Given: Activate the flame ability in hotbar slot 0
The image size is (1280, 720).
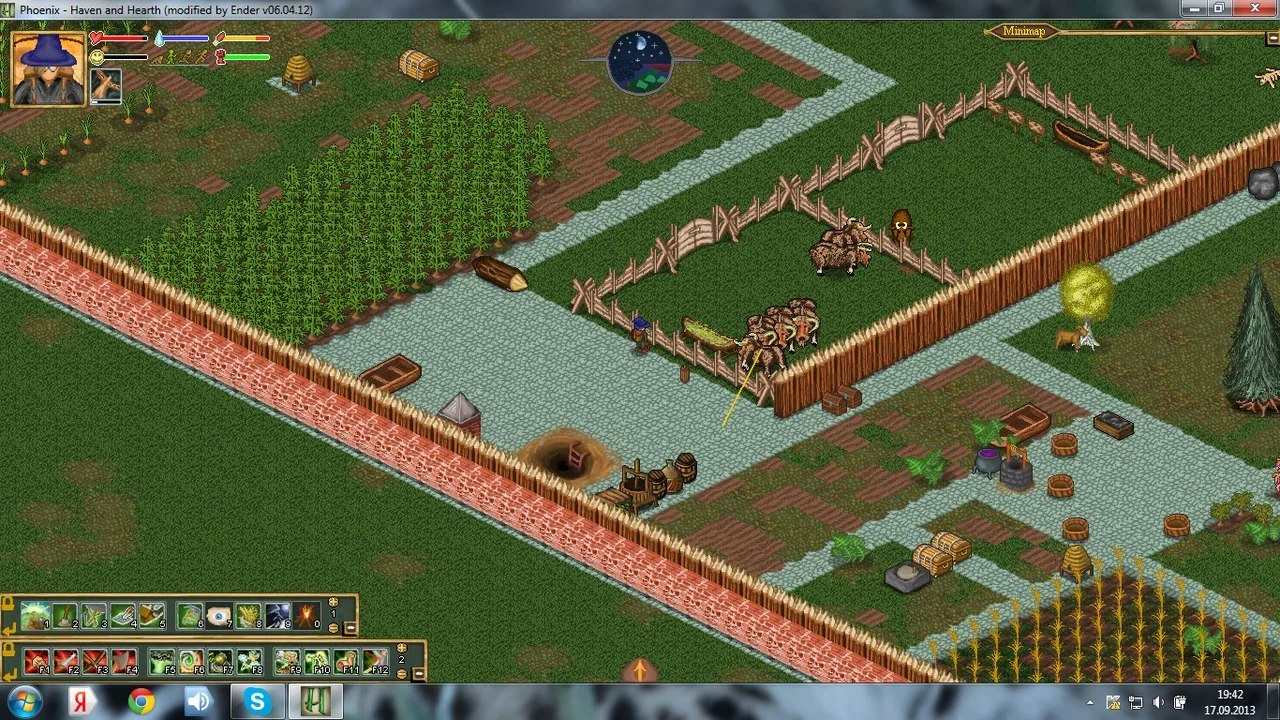Looking at the screenshot, I should (x=305, y=616).
